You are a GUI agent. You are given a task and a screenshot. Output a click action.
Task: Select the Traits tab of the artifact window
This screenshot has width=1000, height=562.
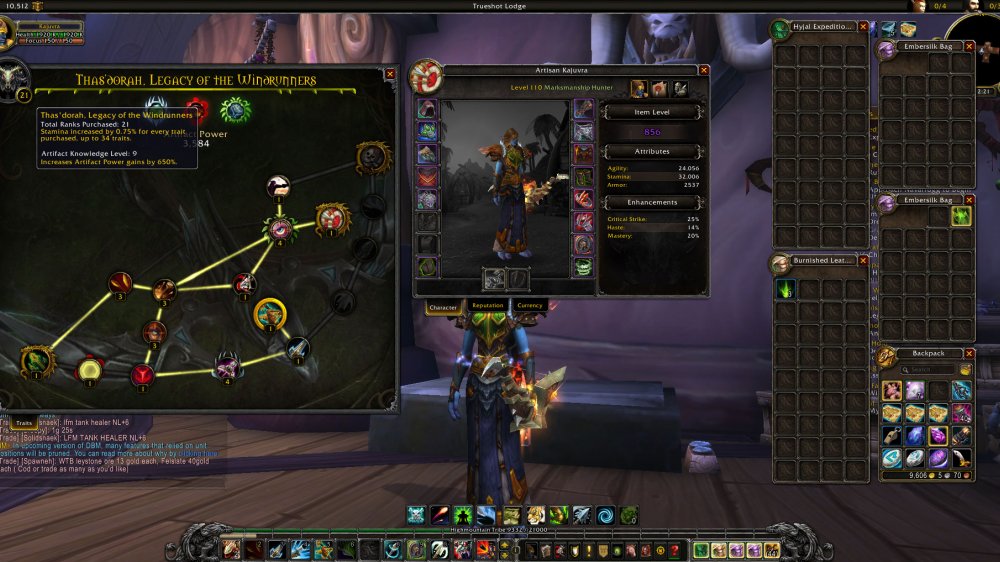(24, 424)
